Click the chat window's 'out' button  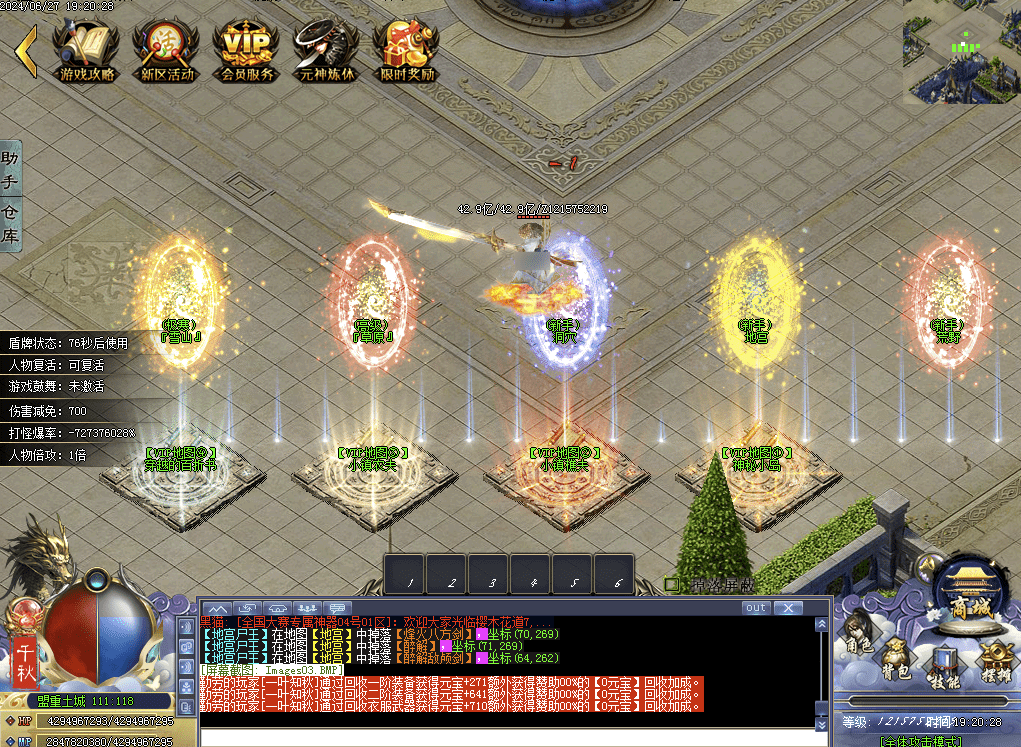(x=756, y=607)
